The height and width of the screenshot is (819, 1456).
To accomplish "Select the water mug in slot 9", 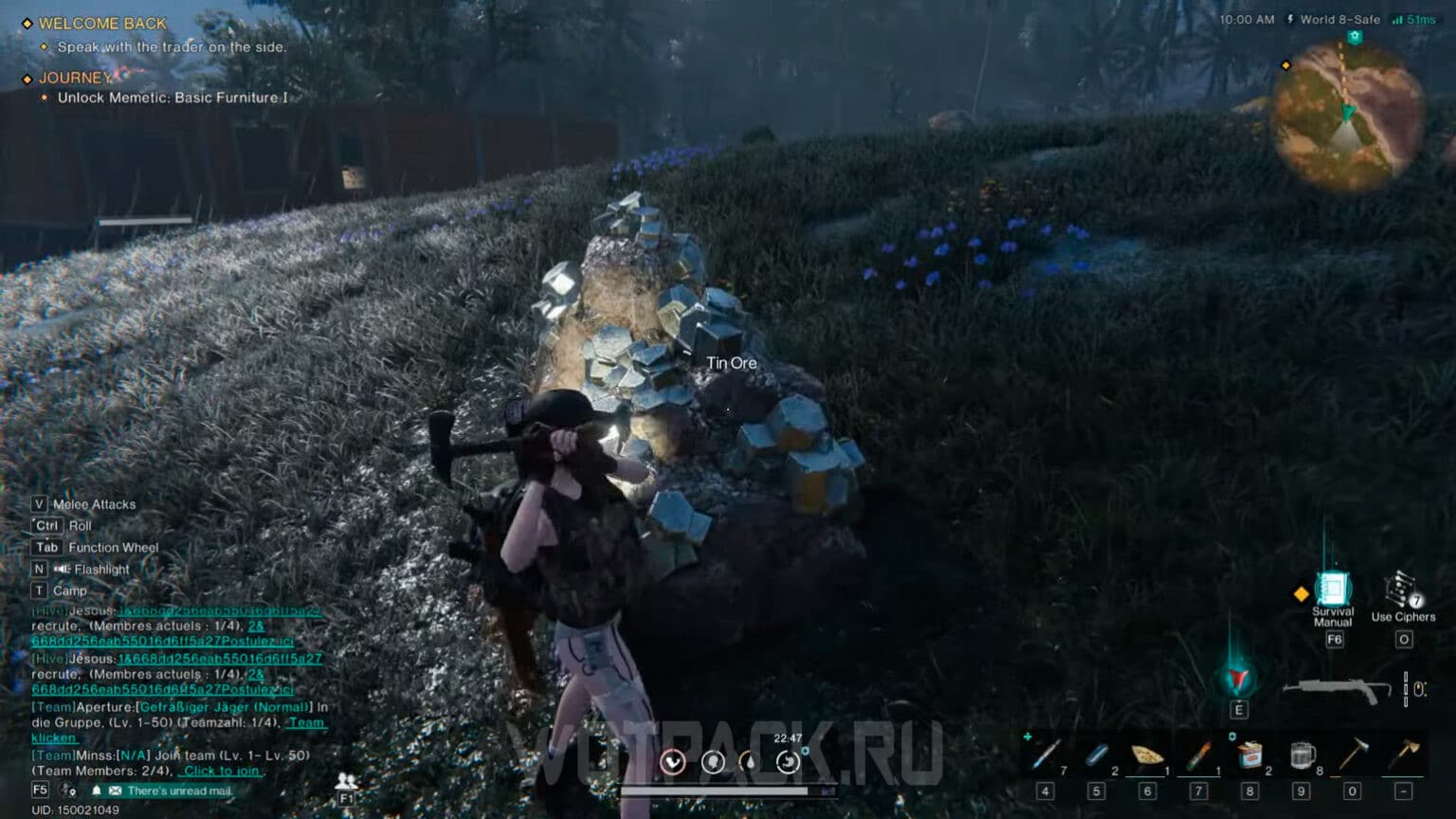I will point(1301,754).
